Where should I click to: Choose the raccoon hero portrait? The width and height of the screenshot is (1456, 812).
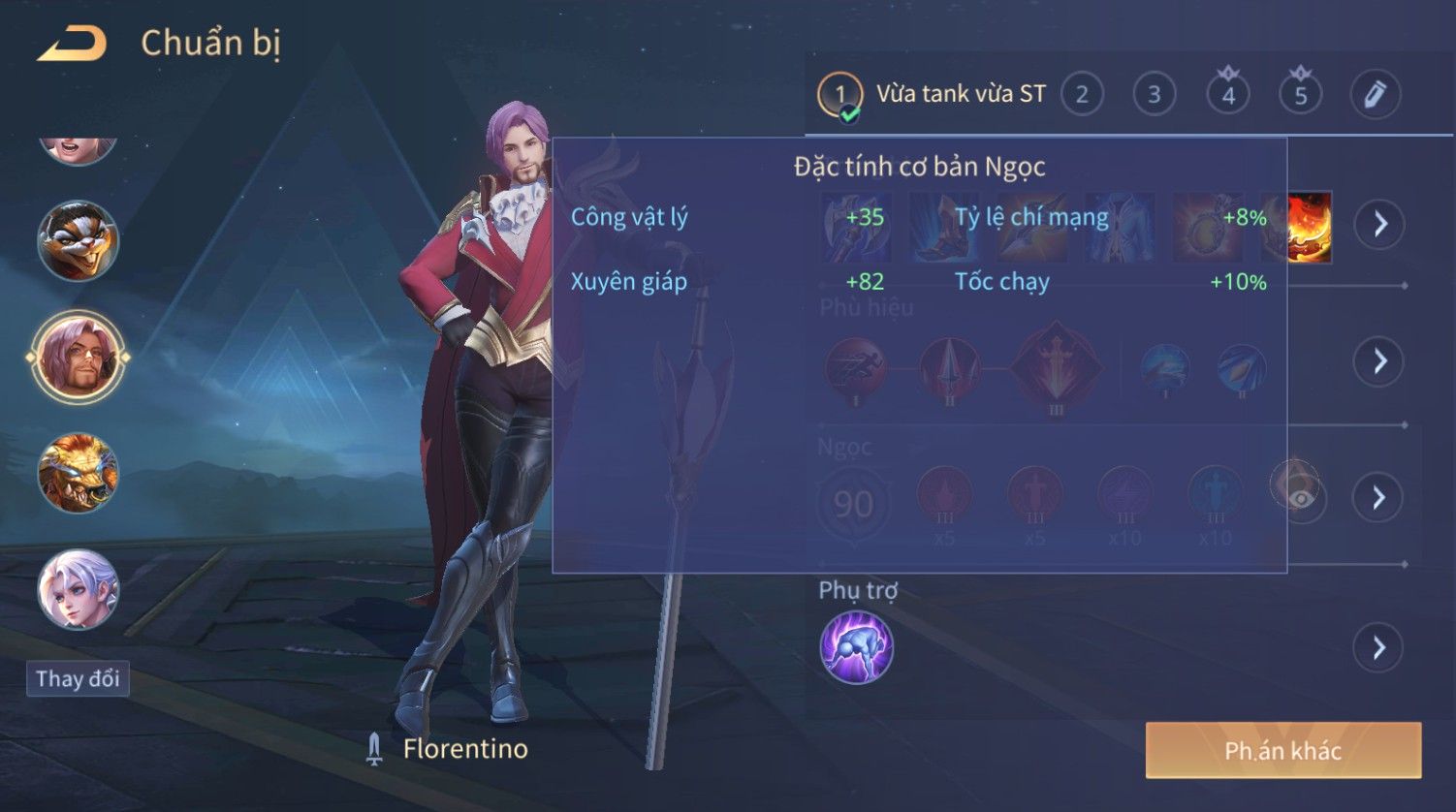click(x=78, y=240)
